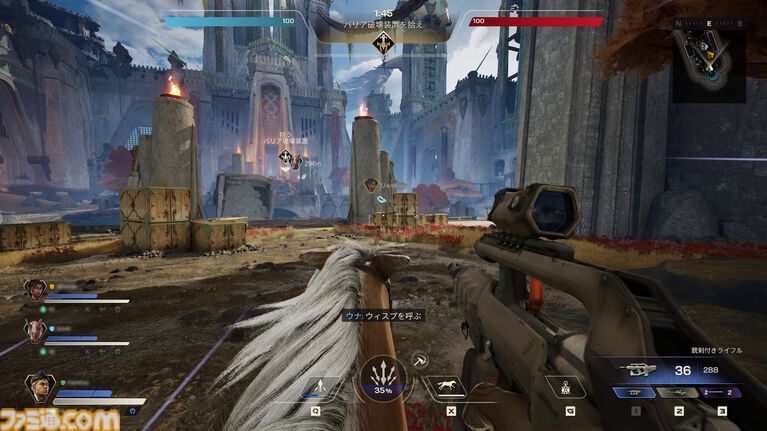Select the masked teammate's portrait
This screenshot has width=767, height=431.
pos(34,332)
